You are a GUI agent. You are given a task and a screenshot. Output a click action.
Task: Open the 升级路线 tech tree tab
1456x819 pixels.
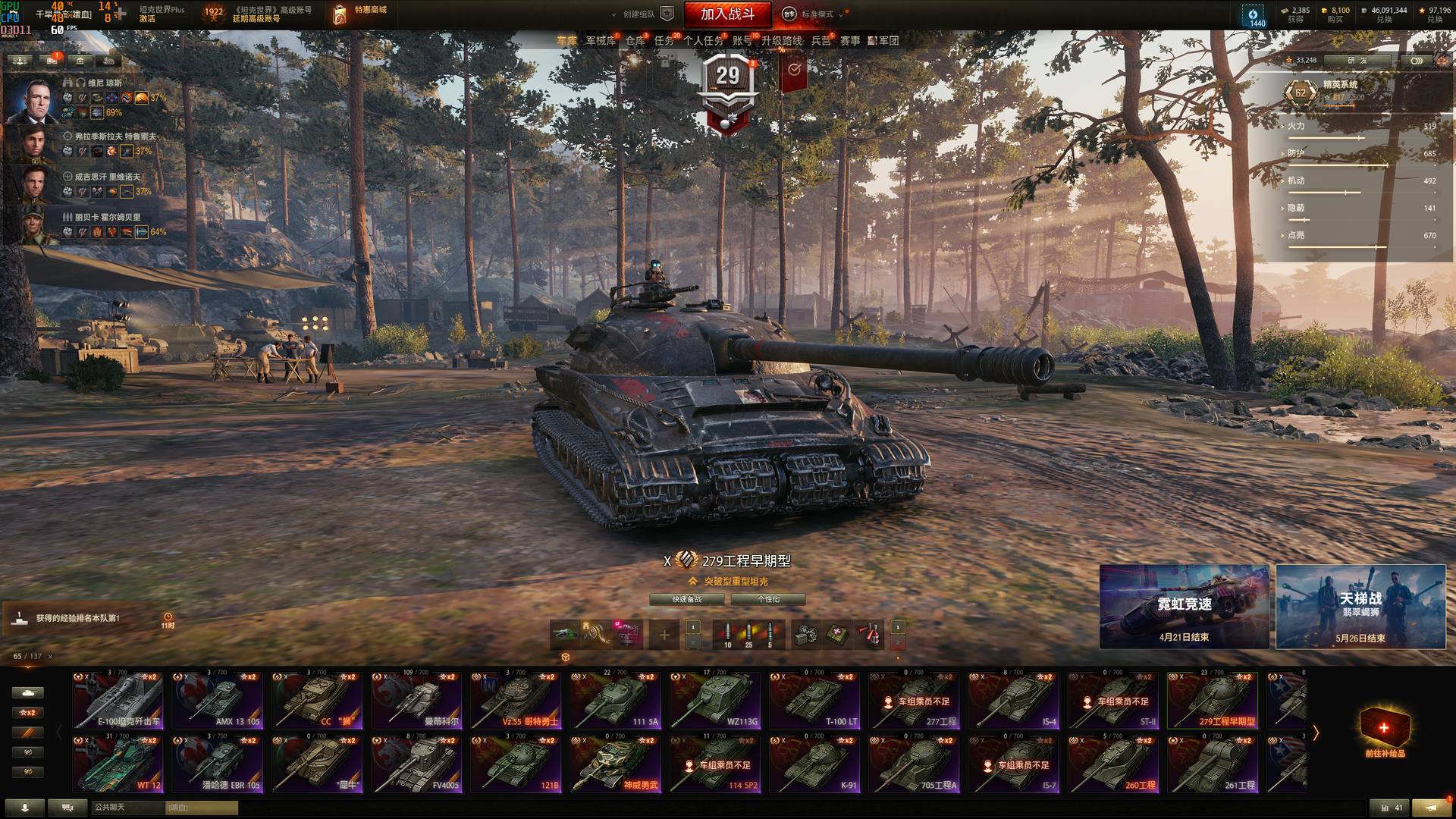pos(781,41)
